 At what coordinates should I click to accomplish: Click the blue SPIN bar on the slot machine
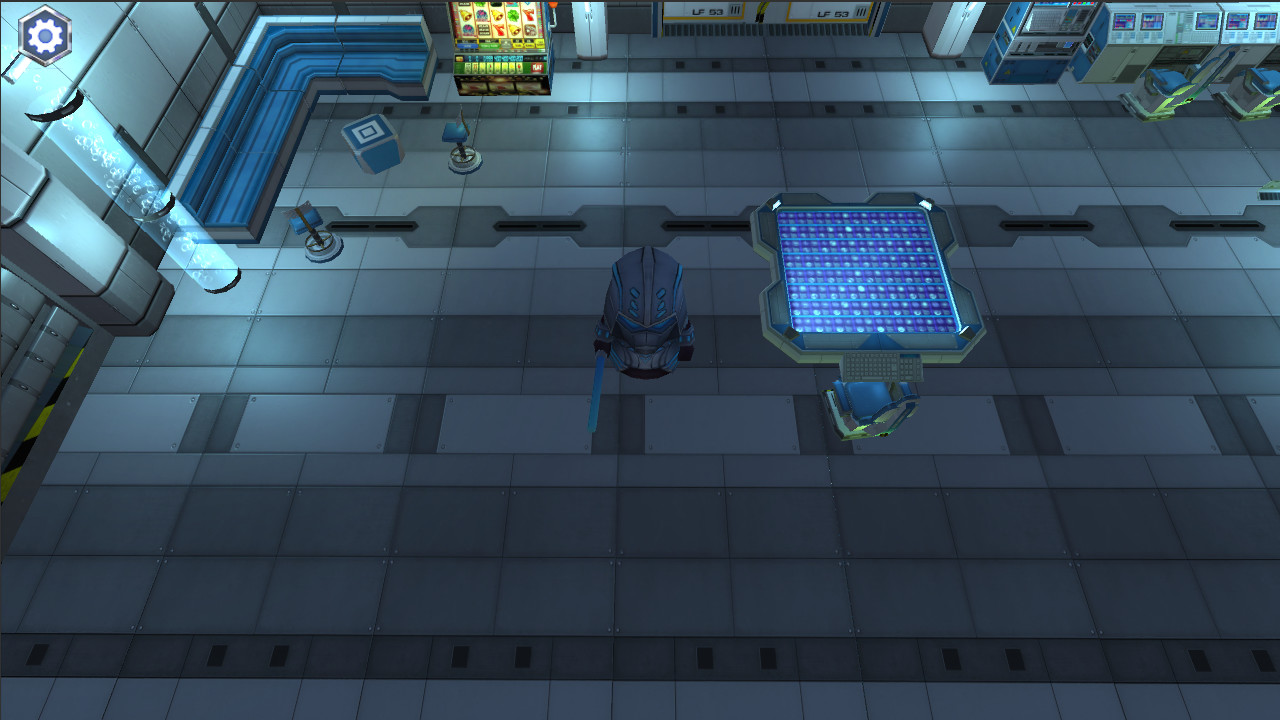click(x=466, y=46)
